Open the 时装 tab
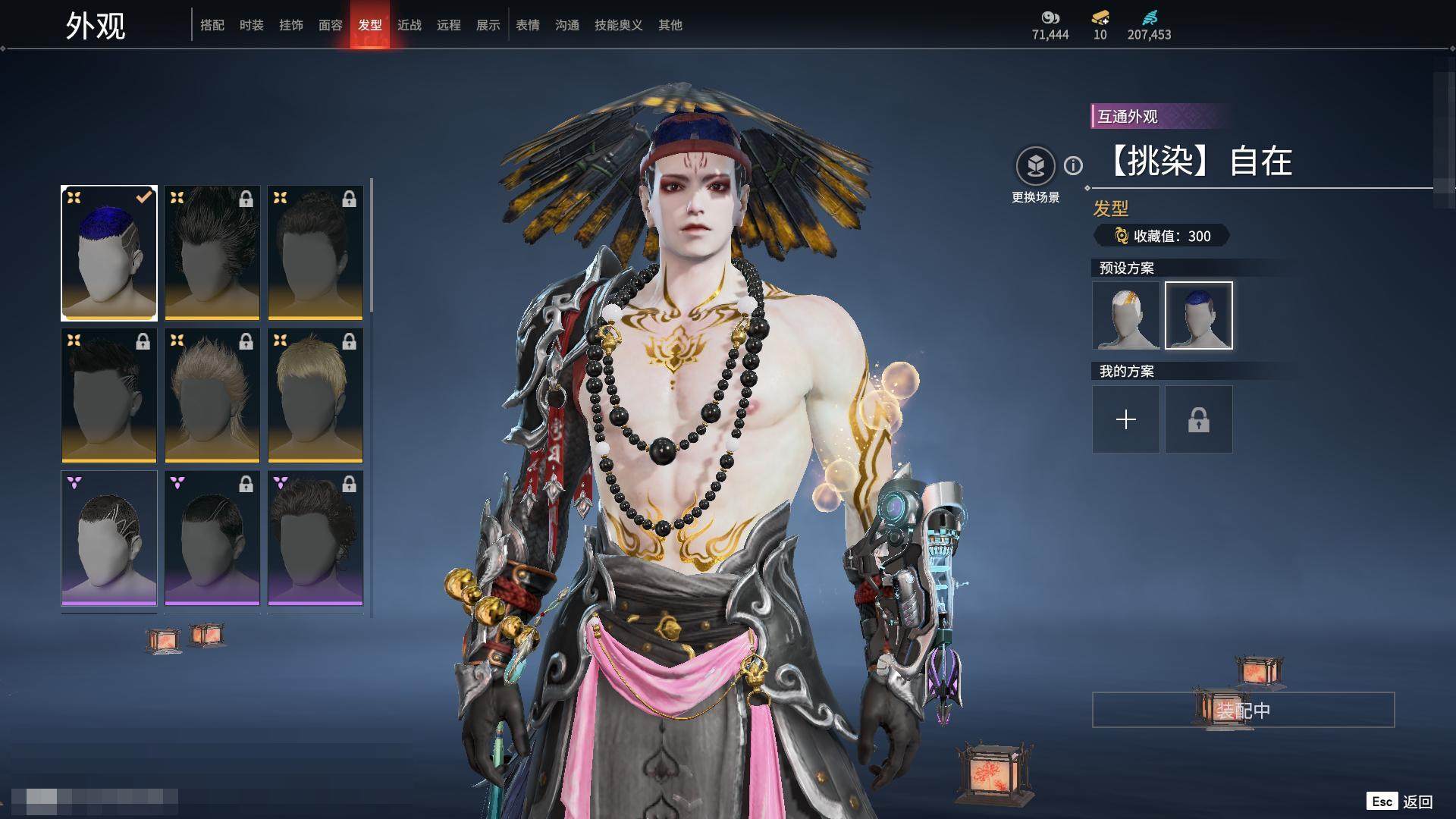This screenshot has width=1456, height=819. pos(252,25)
